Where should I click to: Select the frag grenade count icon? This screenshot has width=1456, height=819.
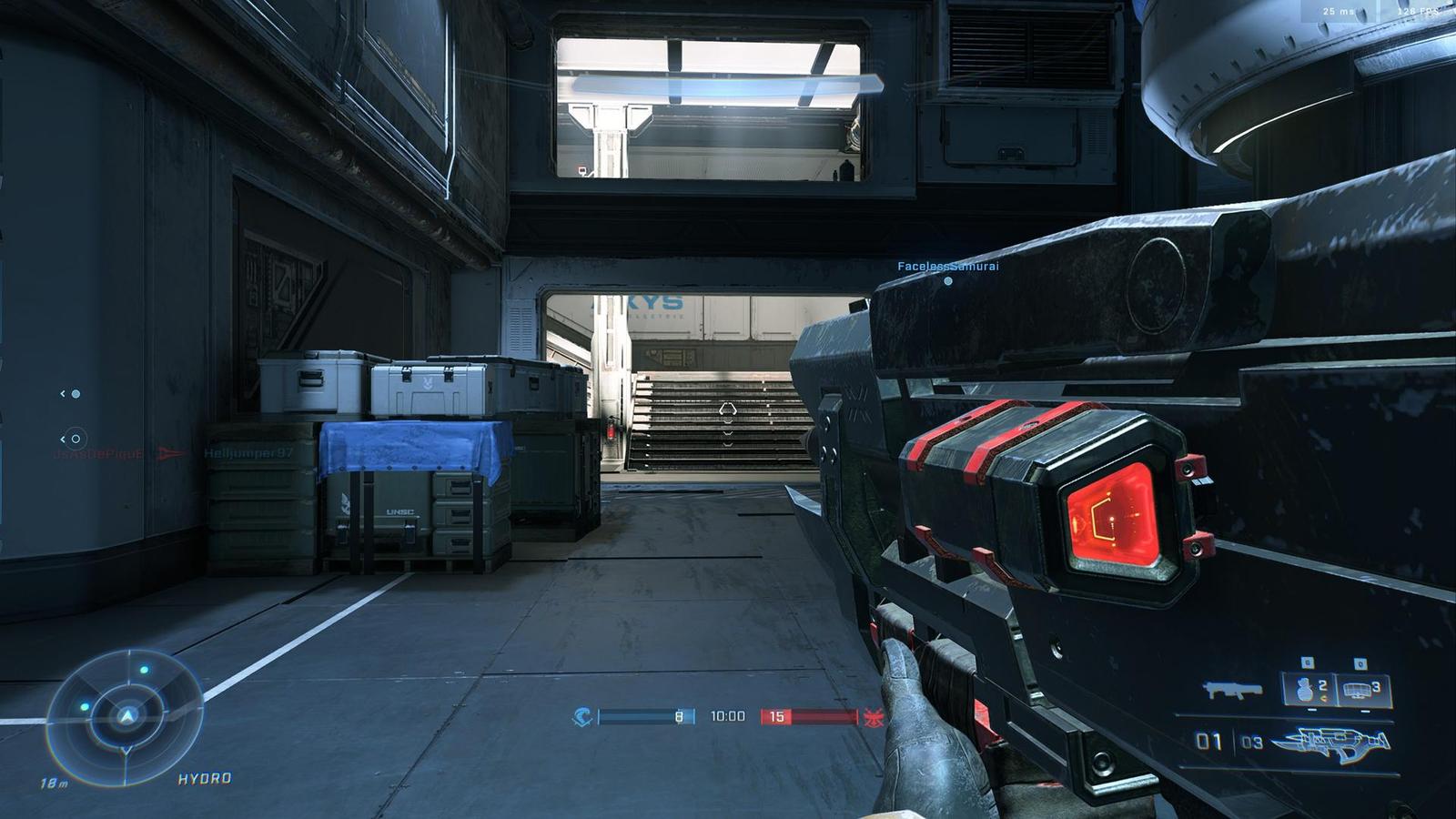[1304, 689]
